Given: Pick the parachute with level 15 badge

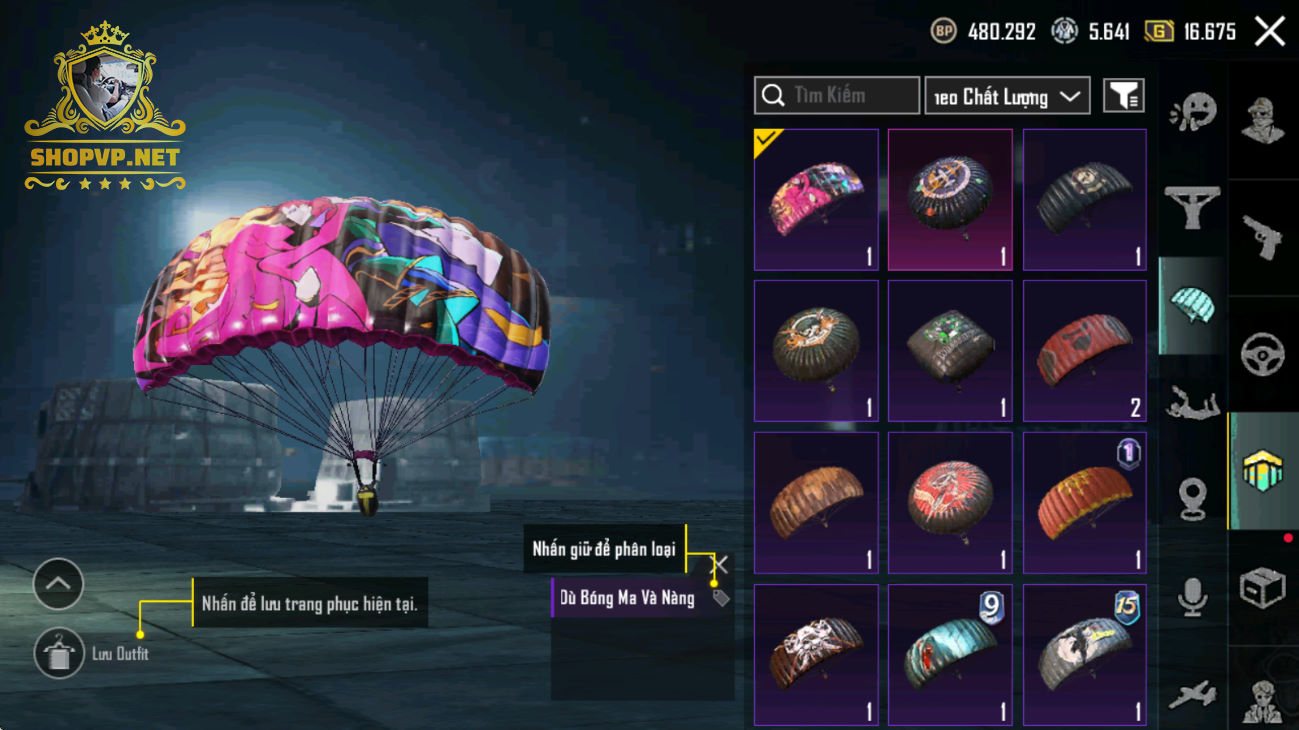Looking at the screenshot, I should pos(1084,654).
